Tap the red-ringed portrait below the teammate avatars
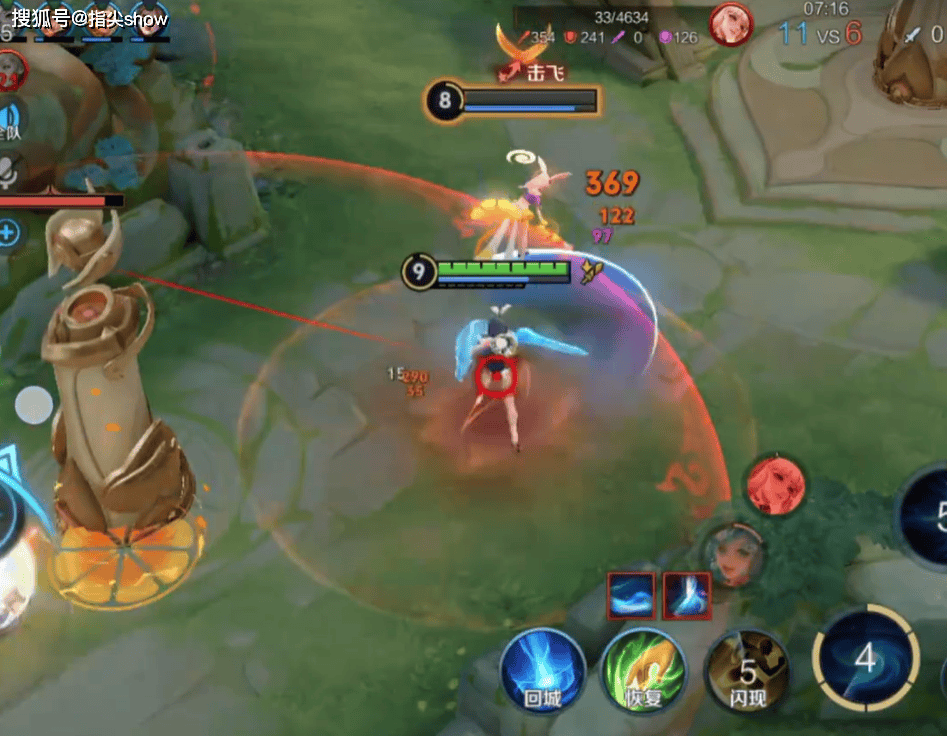This screenshot has height=736, width=947. tap(8, 68)
